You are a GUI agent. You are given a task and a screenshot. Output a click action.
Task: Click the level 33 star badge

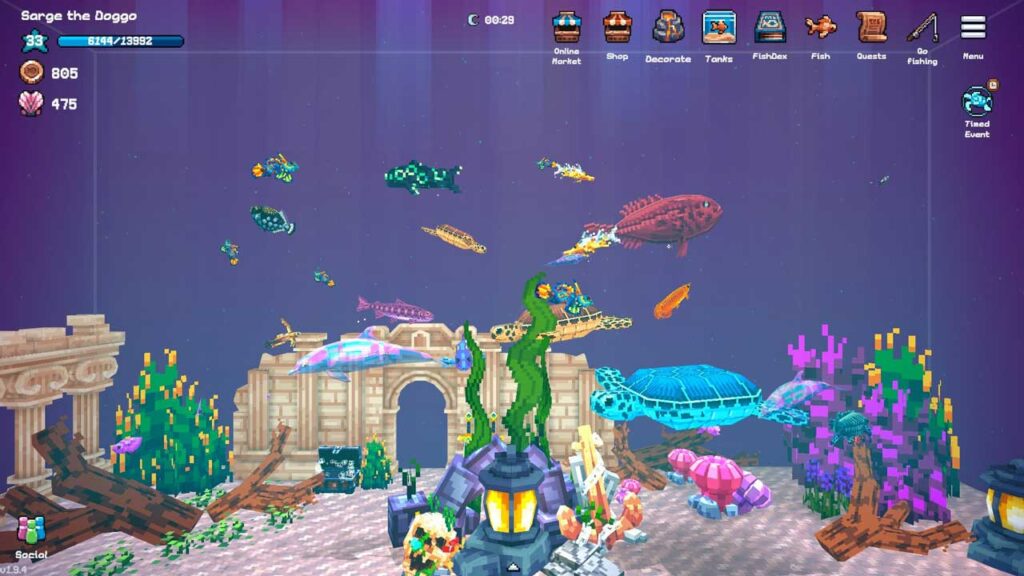35,42
